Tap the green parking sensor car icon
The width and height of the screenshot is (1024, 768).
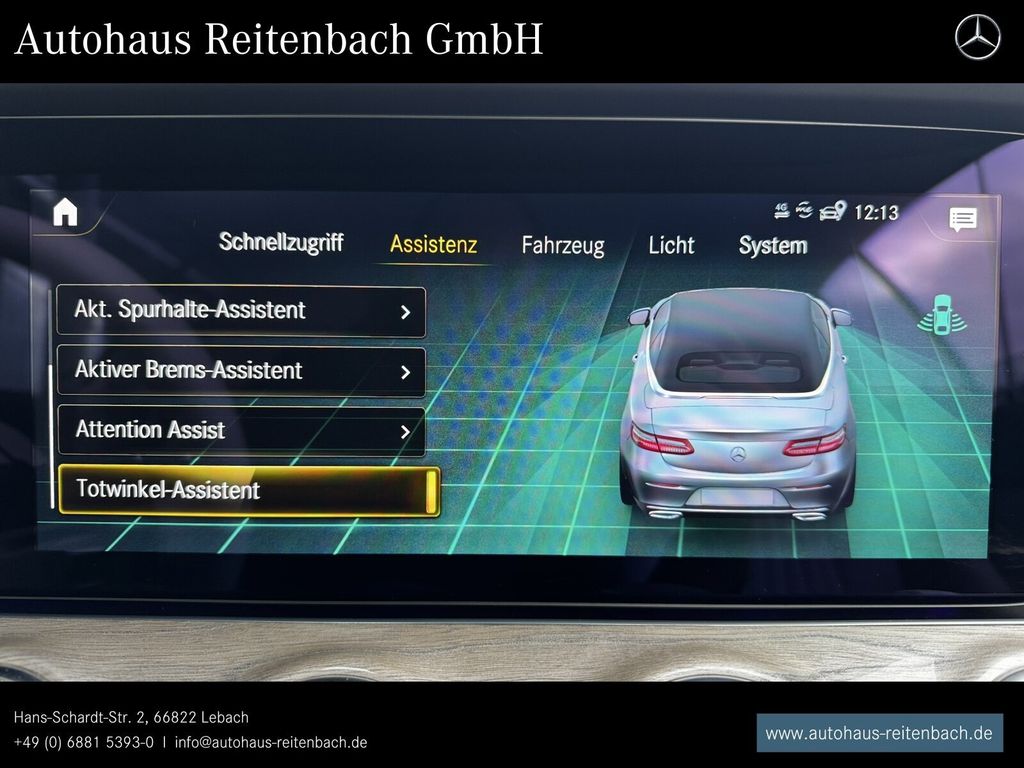(x=939, y=314)
